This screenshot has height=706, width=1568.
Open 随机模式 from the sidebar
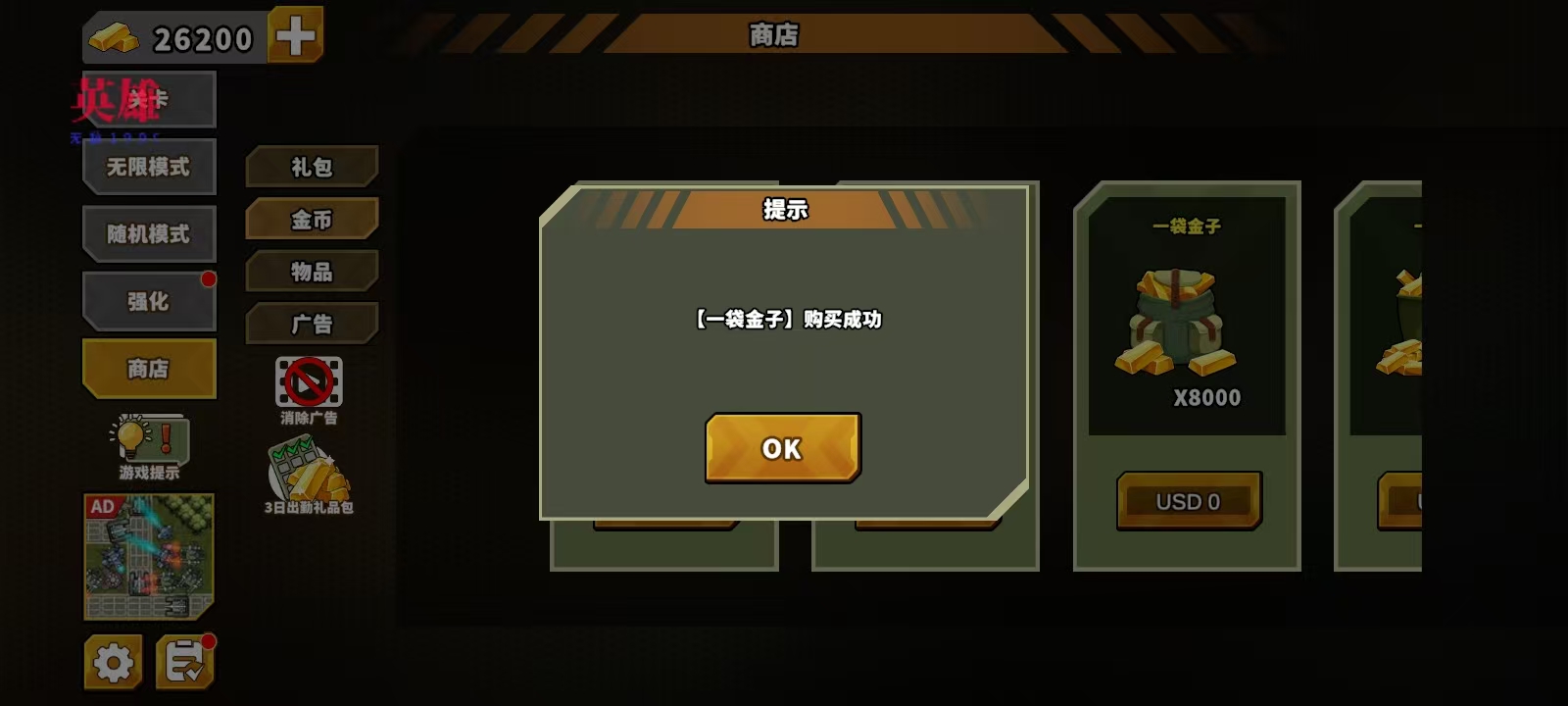(149, 233)
